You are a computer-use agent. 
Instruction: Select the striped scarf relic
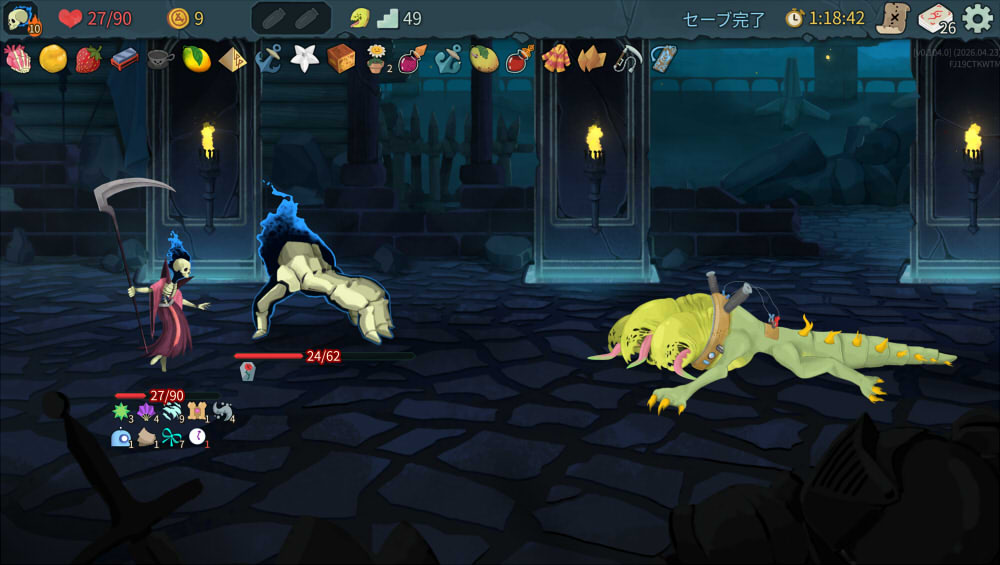click(556, 59)
